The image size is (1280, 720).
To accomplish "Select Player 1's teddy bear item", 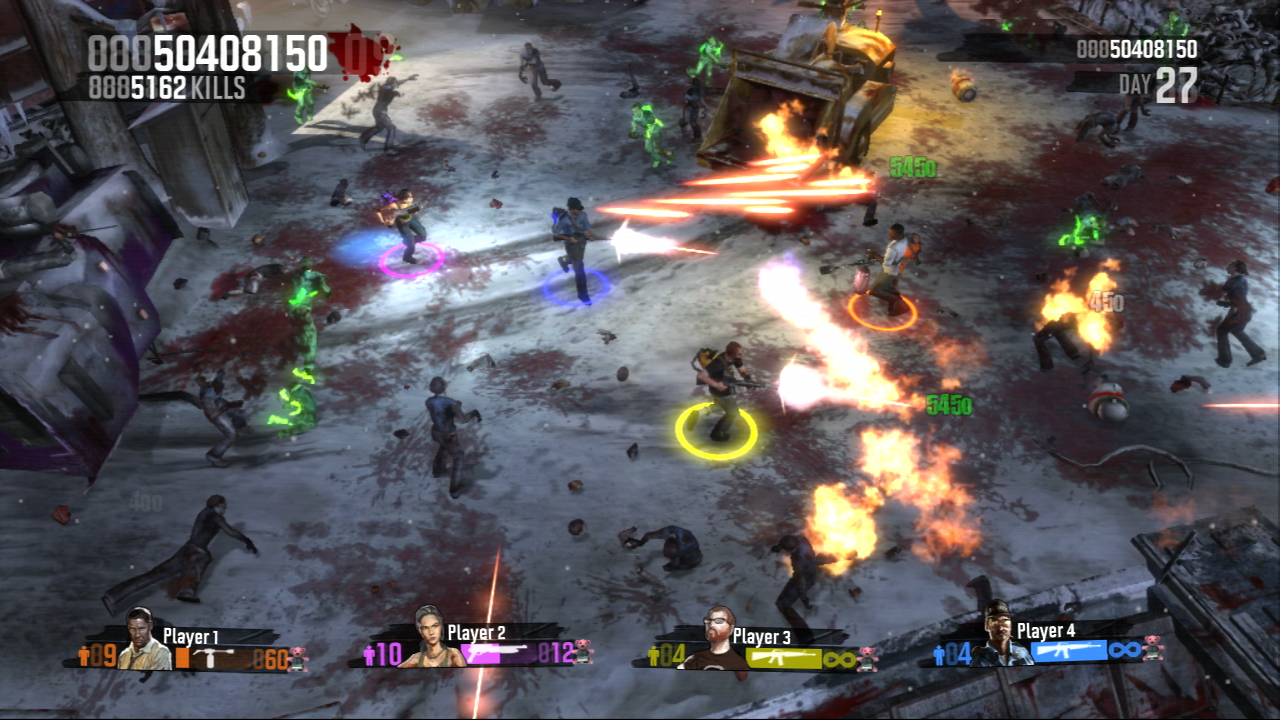I will tap(297, 658).
